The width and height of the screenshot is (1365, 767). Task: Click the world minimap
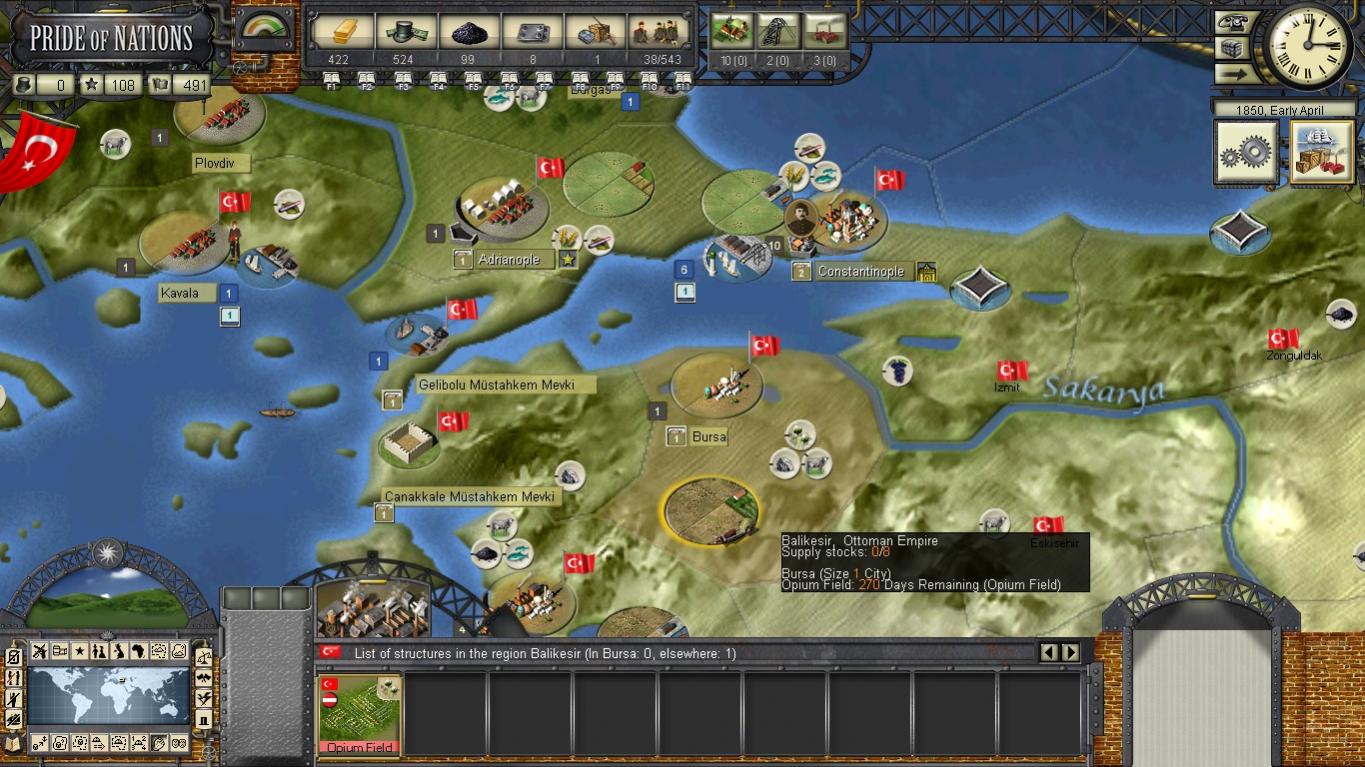(x=108, y=695)
